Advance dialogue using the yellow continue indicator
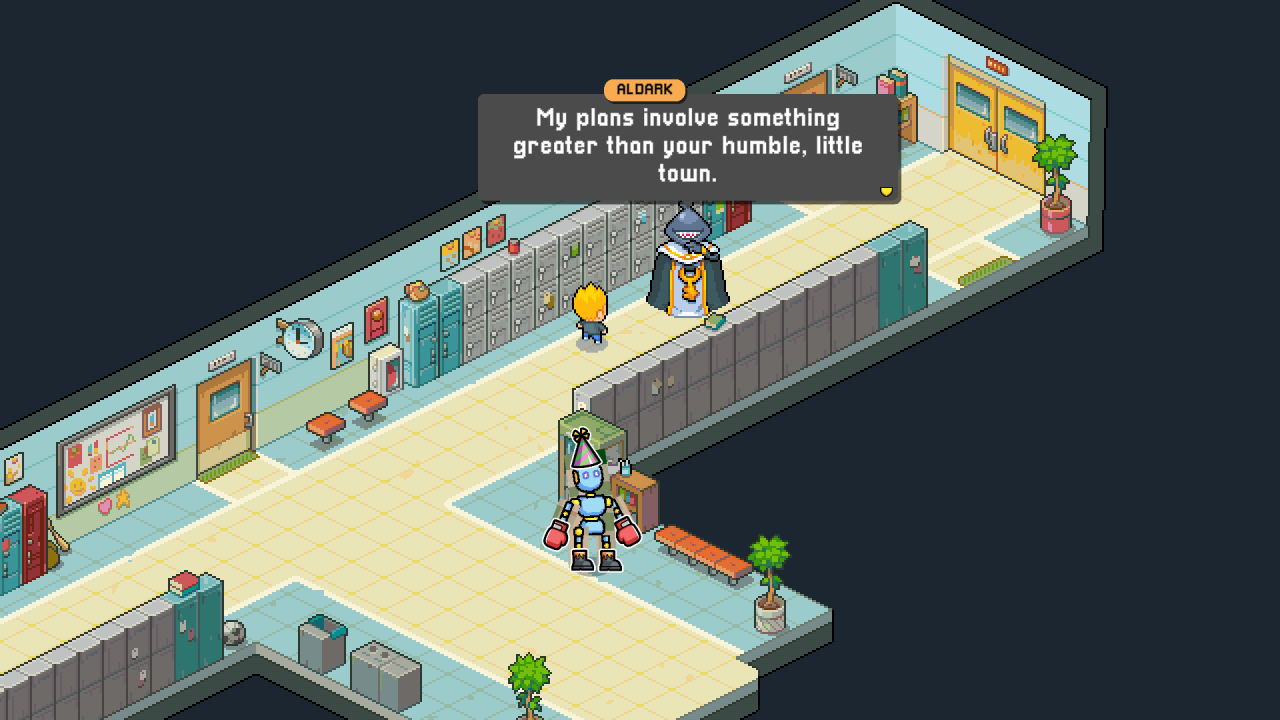1280x720 pixels. point(885,191)
